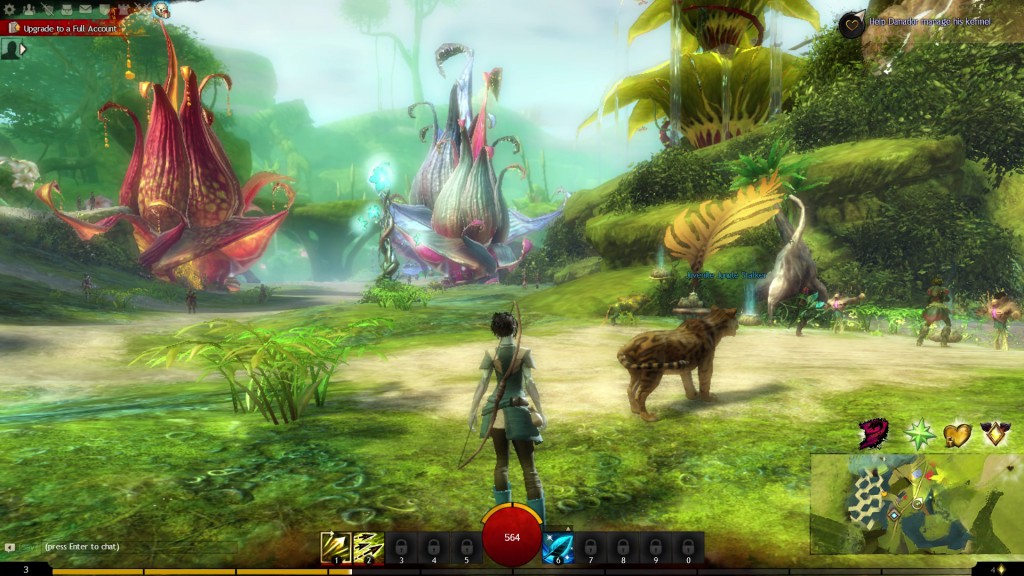Open the gear game menu icon
Image resolution: width=1024 pixels, height=576 pixels.
(x=9, y=9)
